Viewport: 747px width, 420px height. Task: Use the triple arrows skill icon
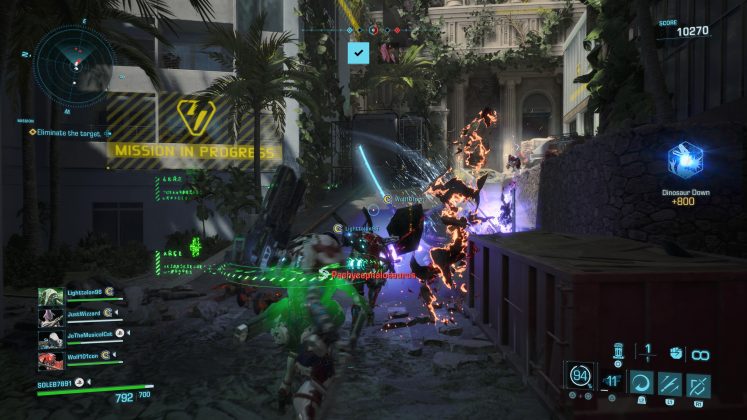tap(669, 384)
